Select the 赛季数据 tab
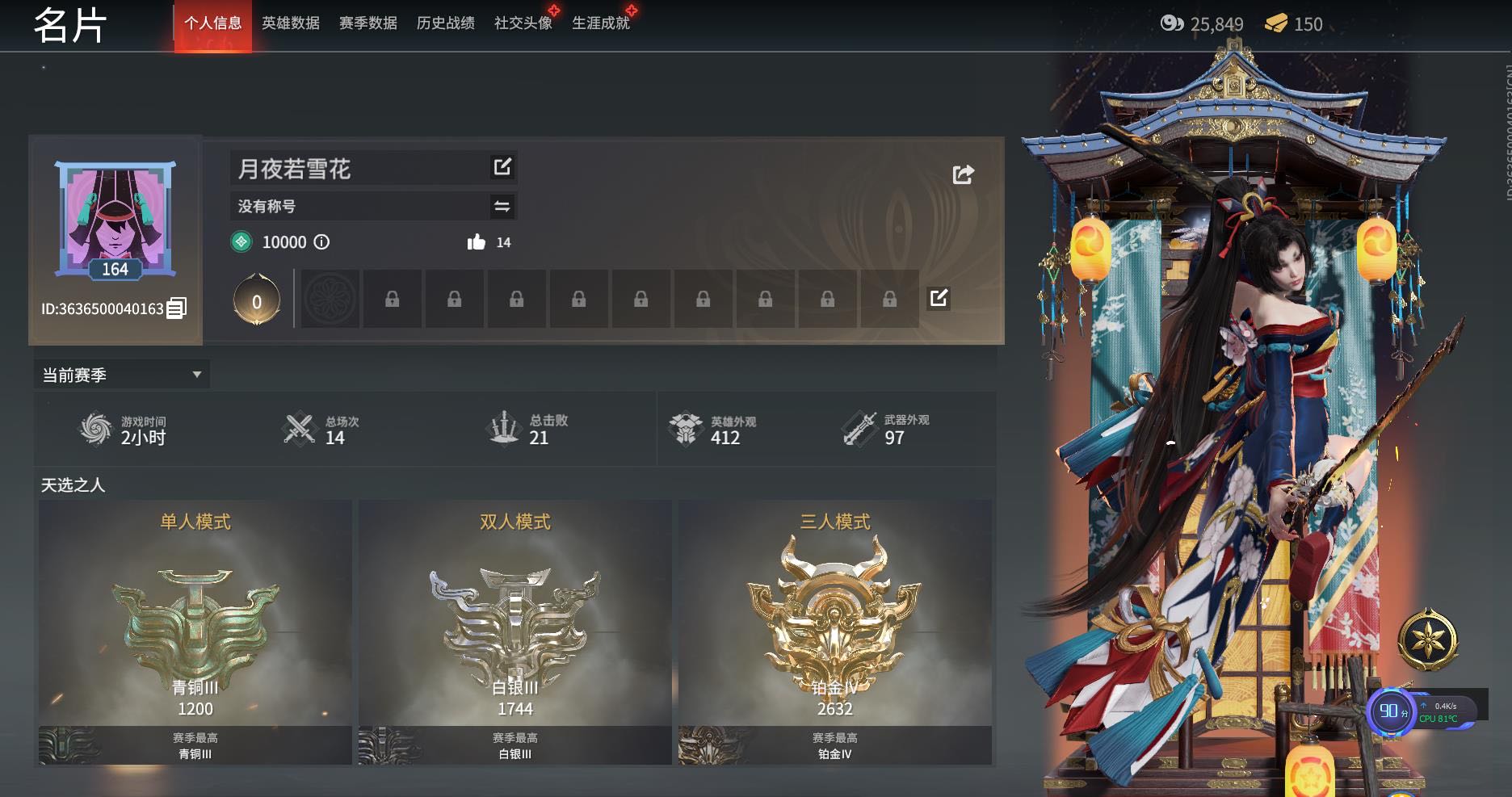This screenshot has height=797, width=1512. coord(368,23)
